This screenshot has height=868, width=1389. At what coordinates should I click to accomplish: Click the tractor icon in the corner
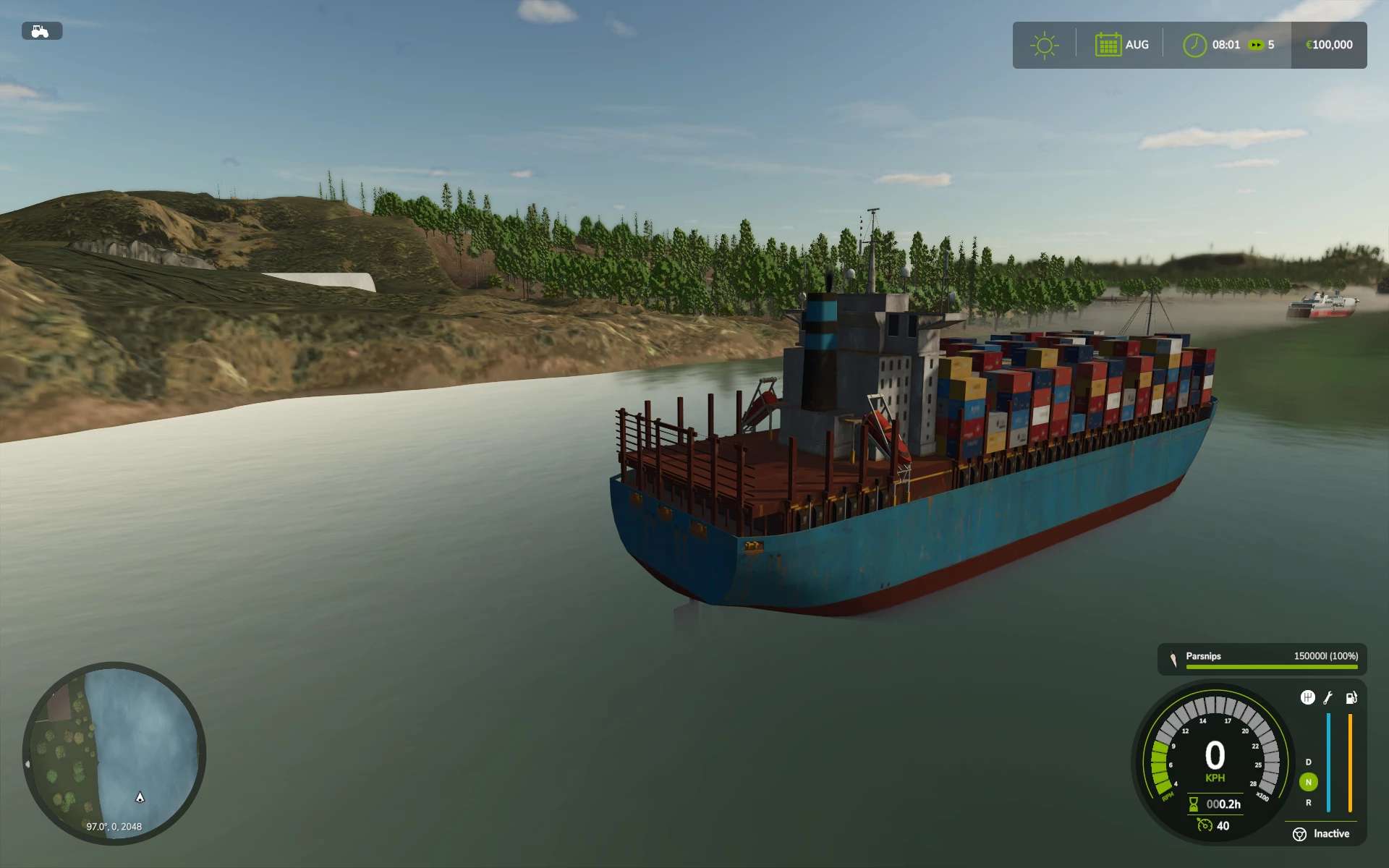pos(41,31)
